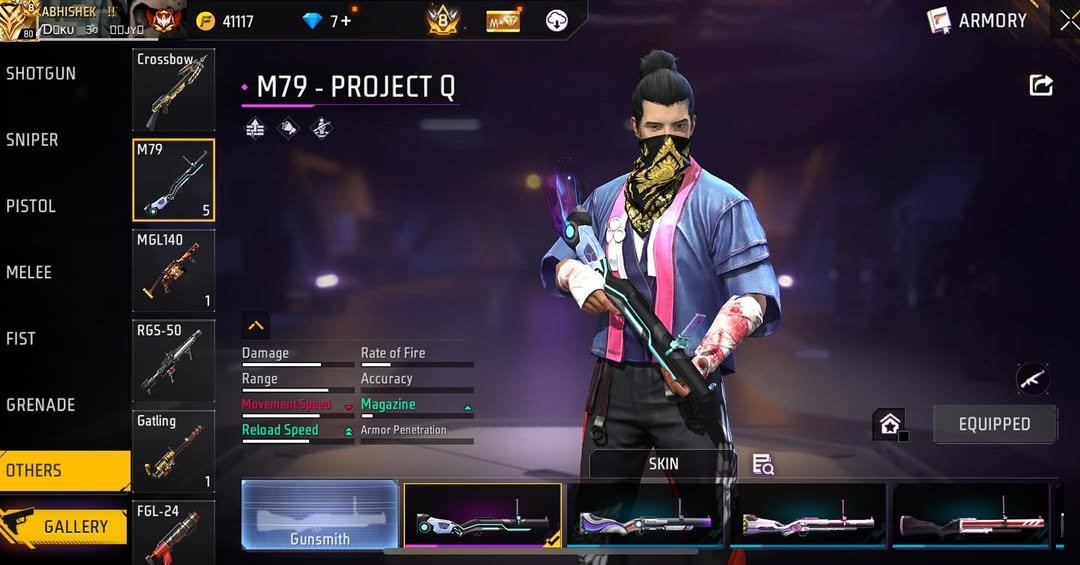Choose the FGL-24 weapon tile

[173, 532]
